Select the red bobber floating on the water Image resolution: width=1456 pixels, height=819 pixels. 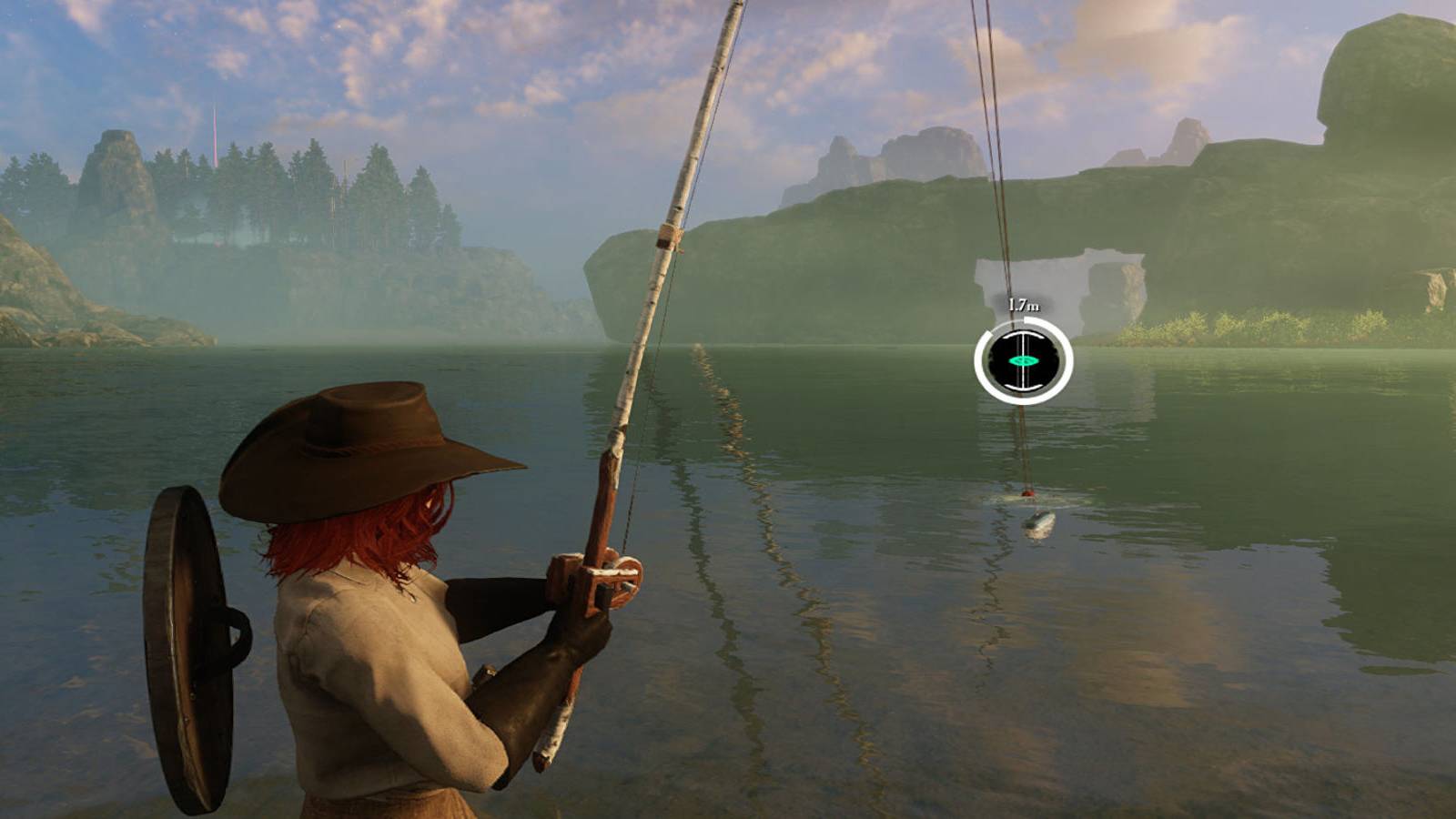1027,493
